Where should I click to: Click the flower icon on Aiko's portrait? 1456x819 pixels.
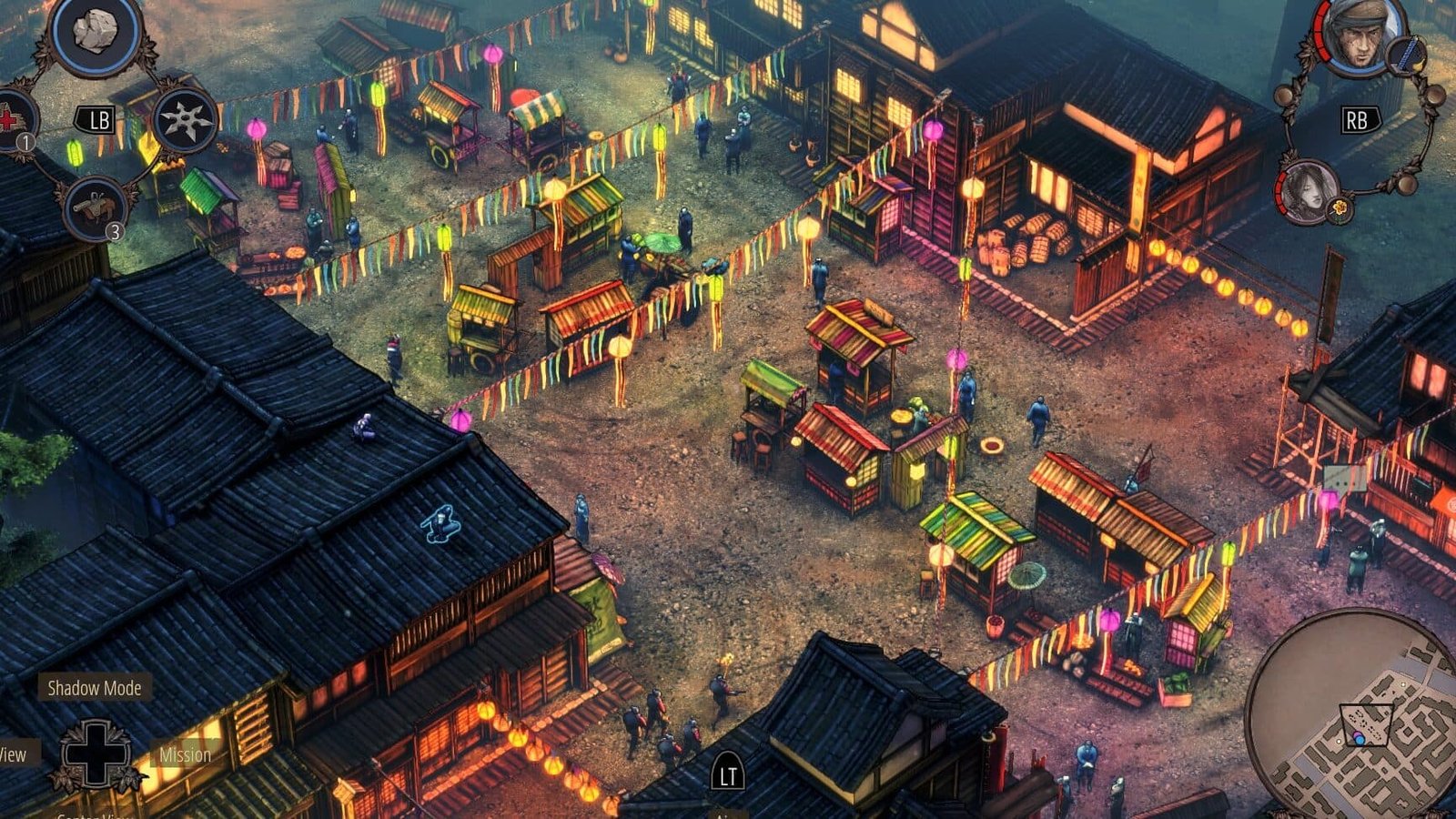tap(1340, 208)
